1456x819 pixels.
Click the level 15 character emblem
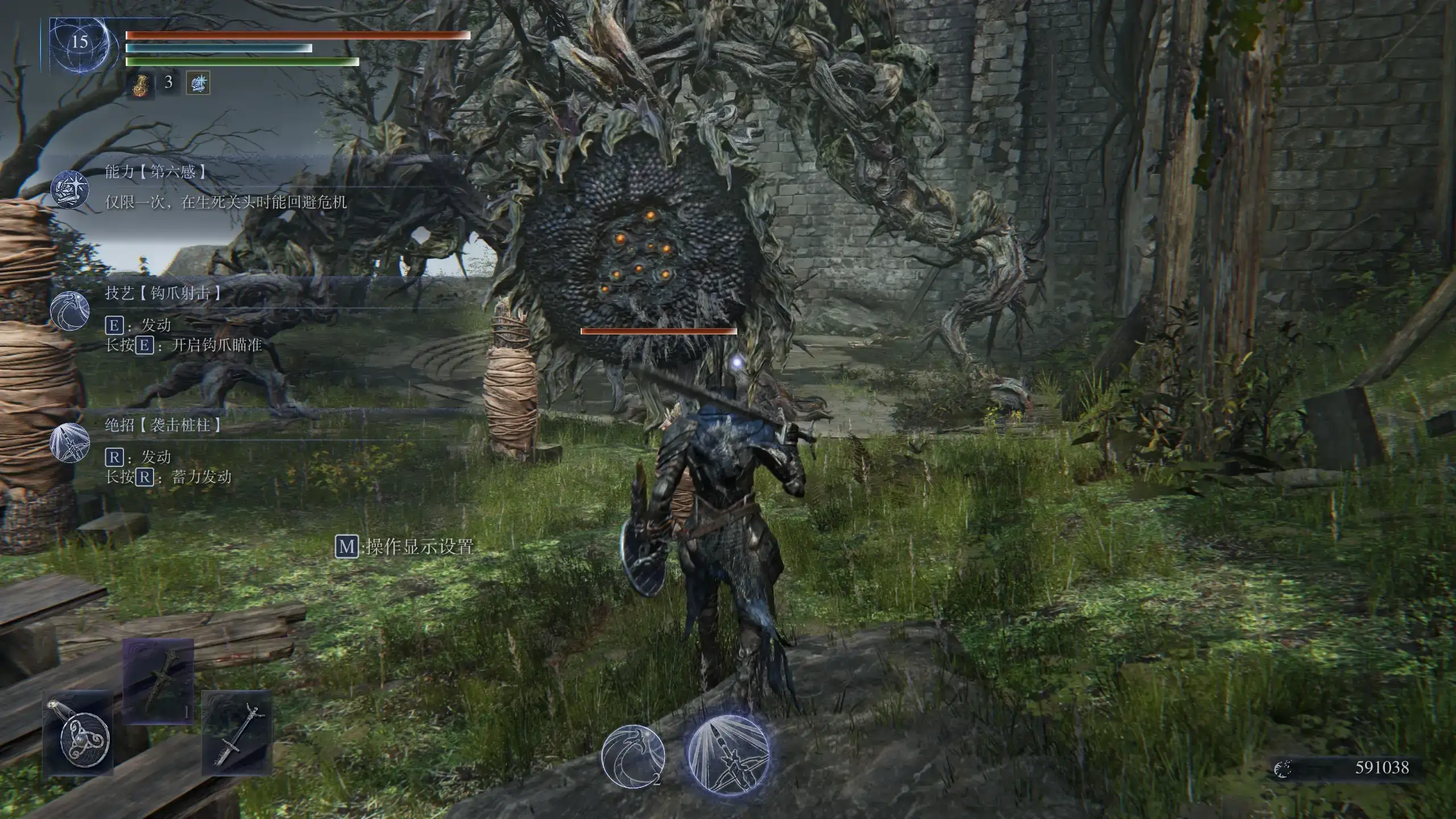pos(80,44)
